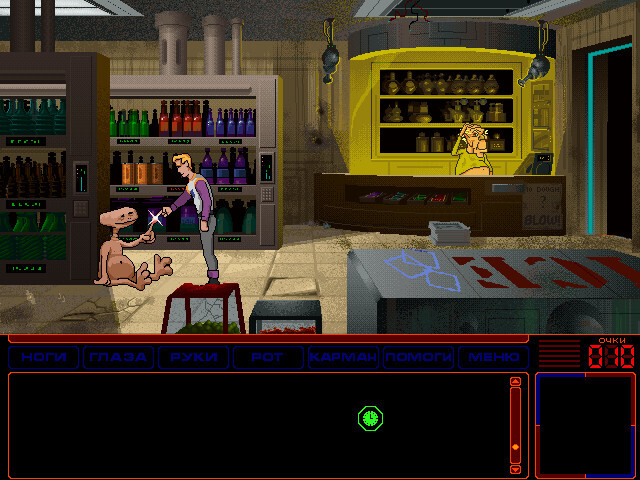640x480 pixels.
Task: Pick the РОТ talk verb
Action: (x=268, y=357)
